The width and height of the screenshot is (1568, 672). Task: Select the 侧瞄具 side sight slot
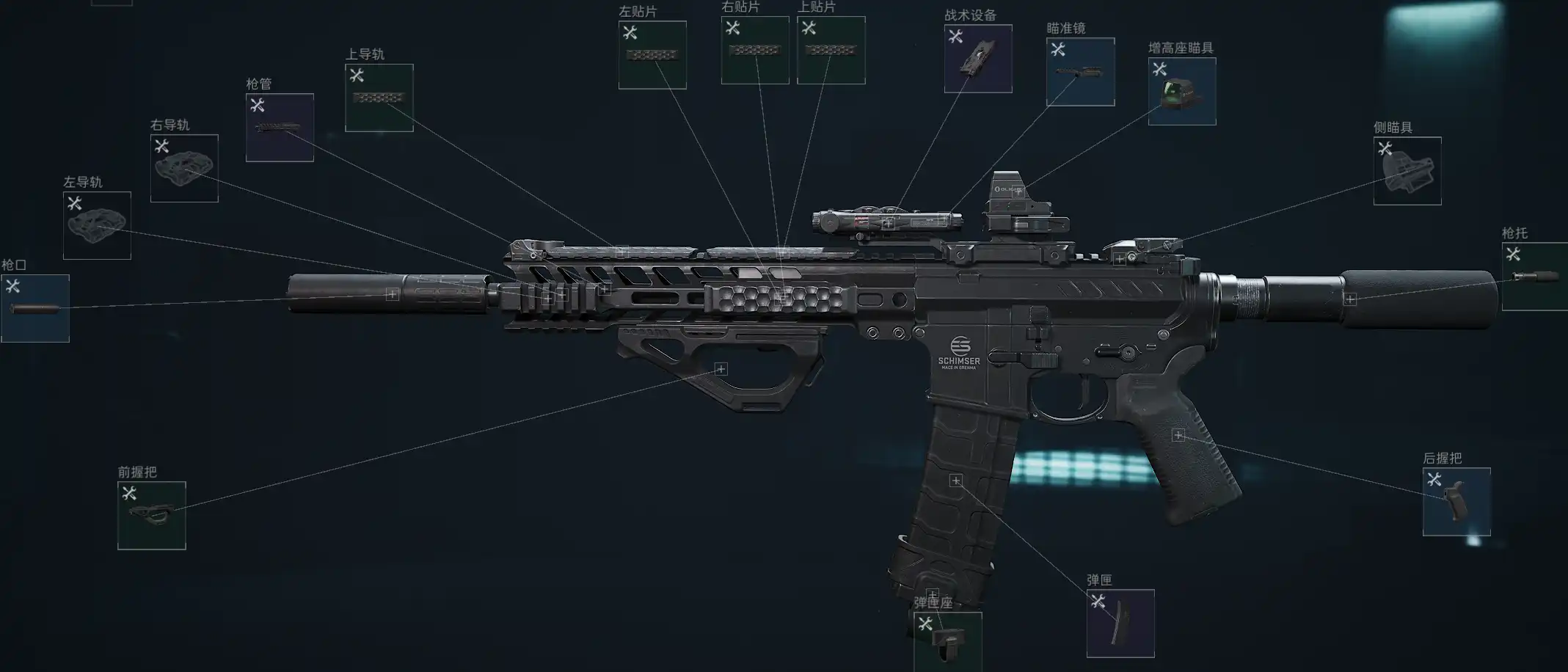click(x=1407, y=171)
